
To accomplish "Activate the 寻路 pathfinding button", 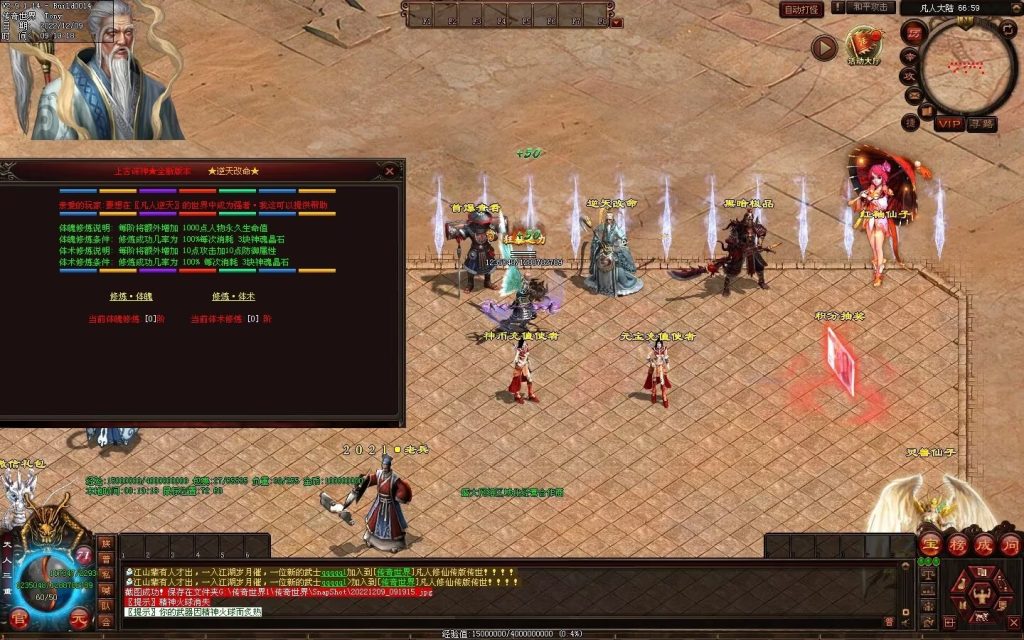I will [x=981, y=123].
